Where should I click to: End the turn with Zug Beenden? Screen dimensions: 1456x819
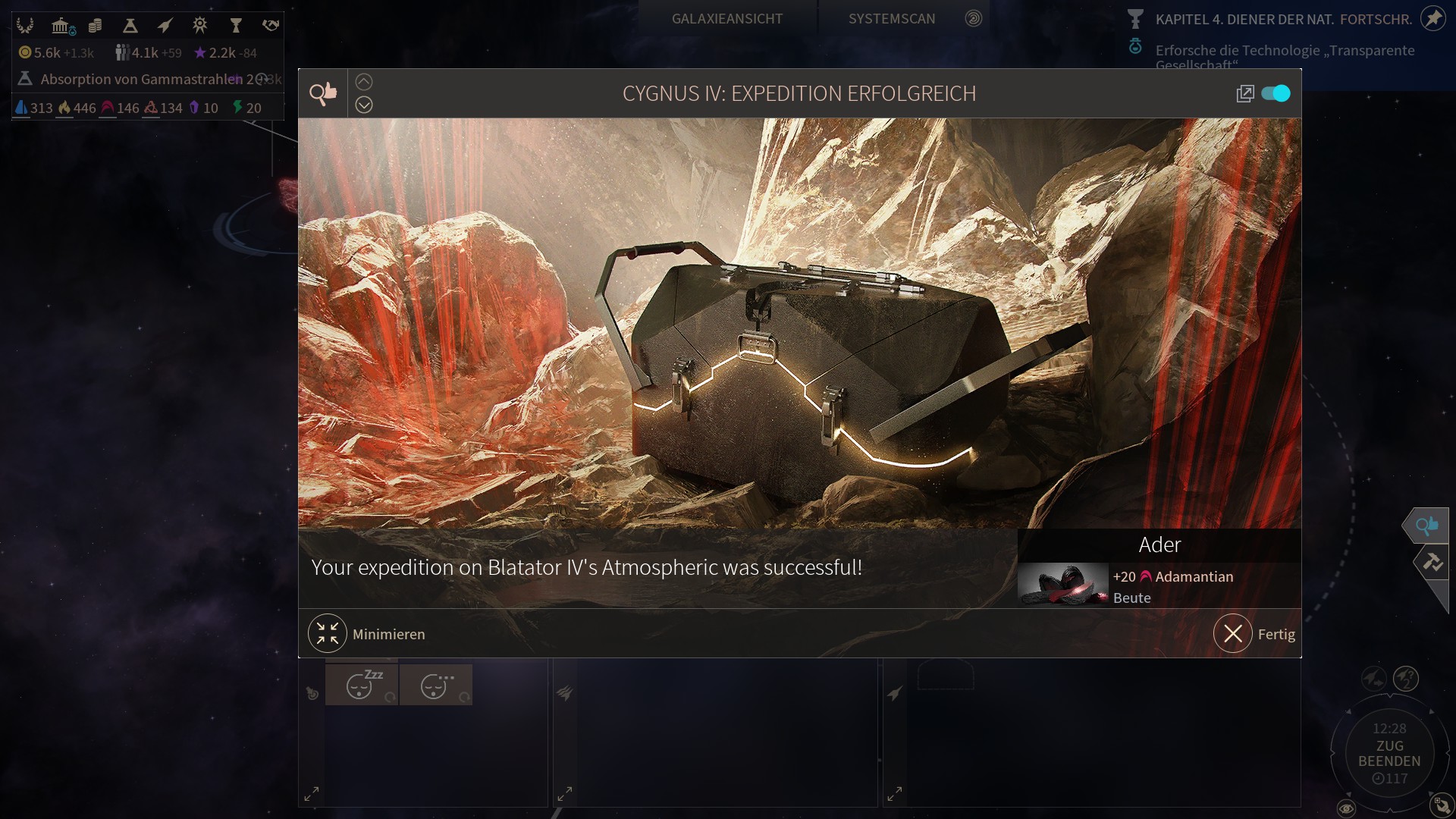[x=1389, y=753]
